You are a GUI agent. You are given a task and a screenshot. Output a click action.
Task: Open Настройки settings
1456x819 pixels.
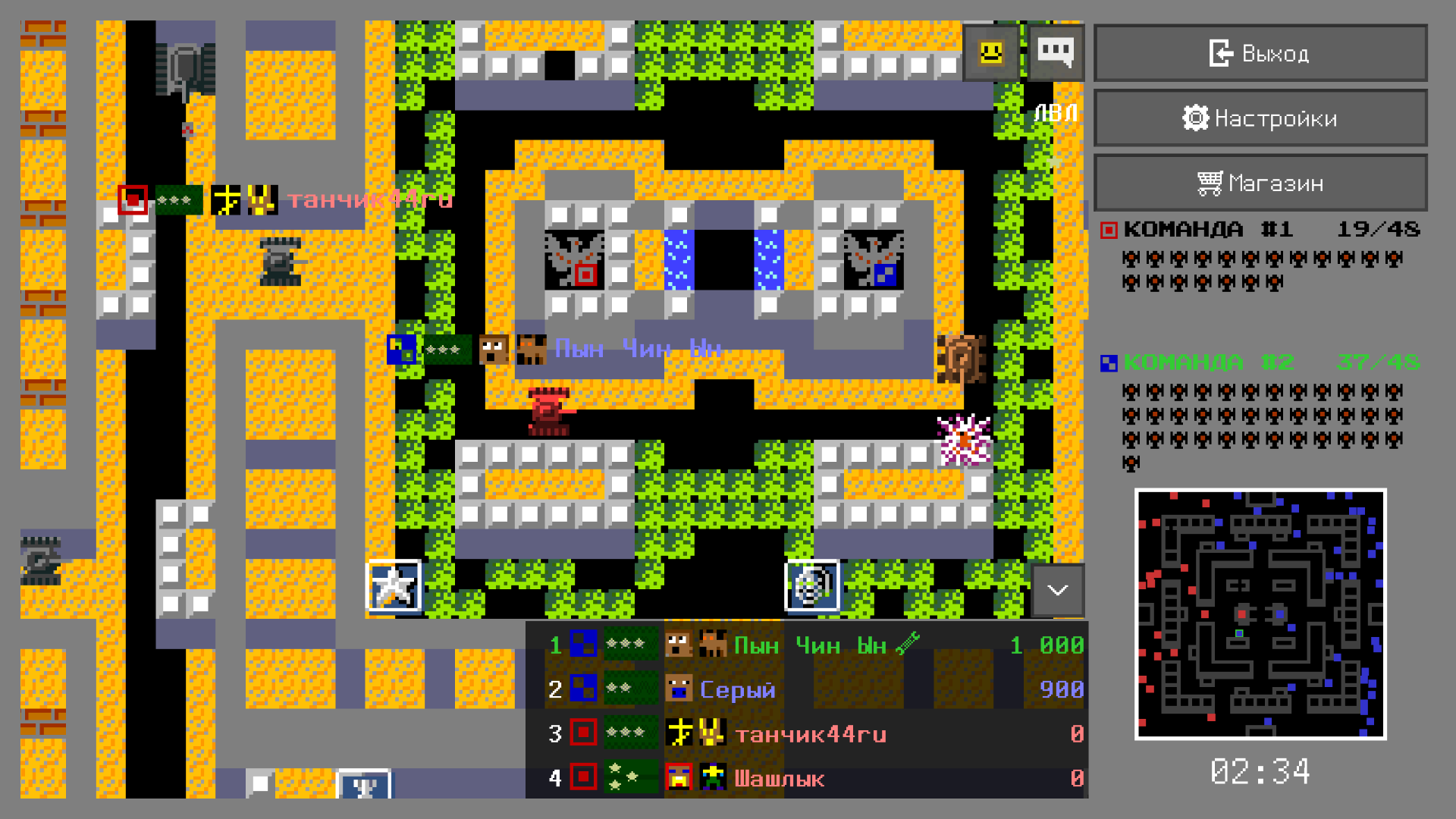(1260, 118)
